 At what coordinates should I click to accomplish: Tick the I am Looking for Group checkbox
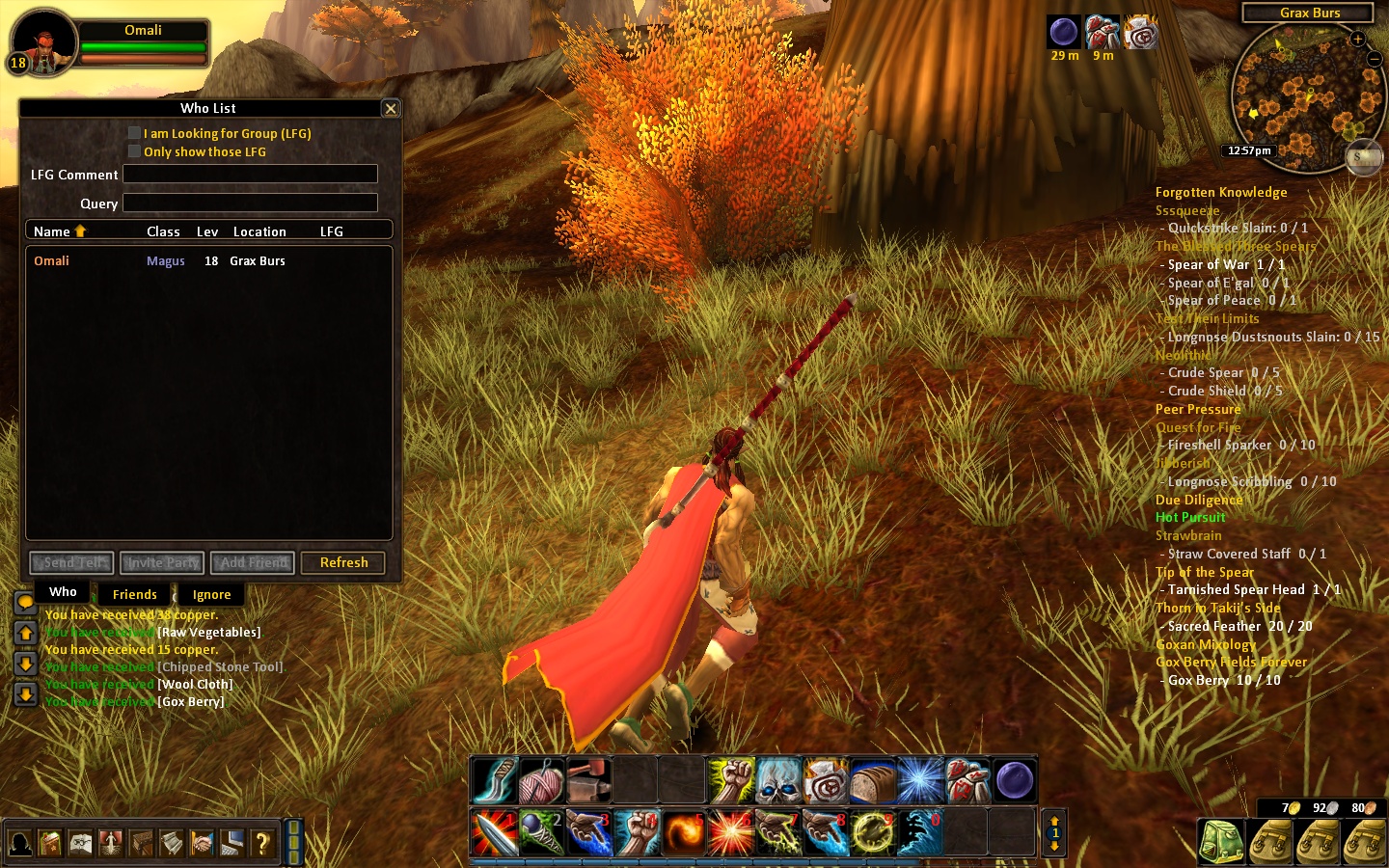click(134, 133)
